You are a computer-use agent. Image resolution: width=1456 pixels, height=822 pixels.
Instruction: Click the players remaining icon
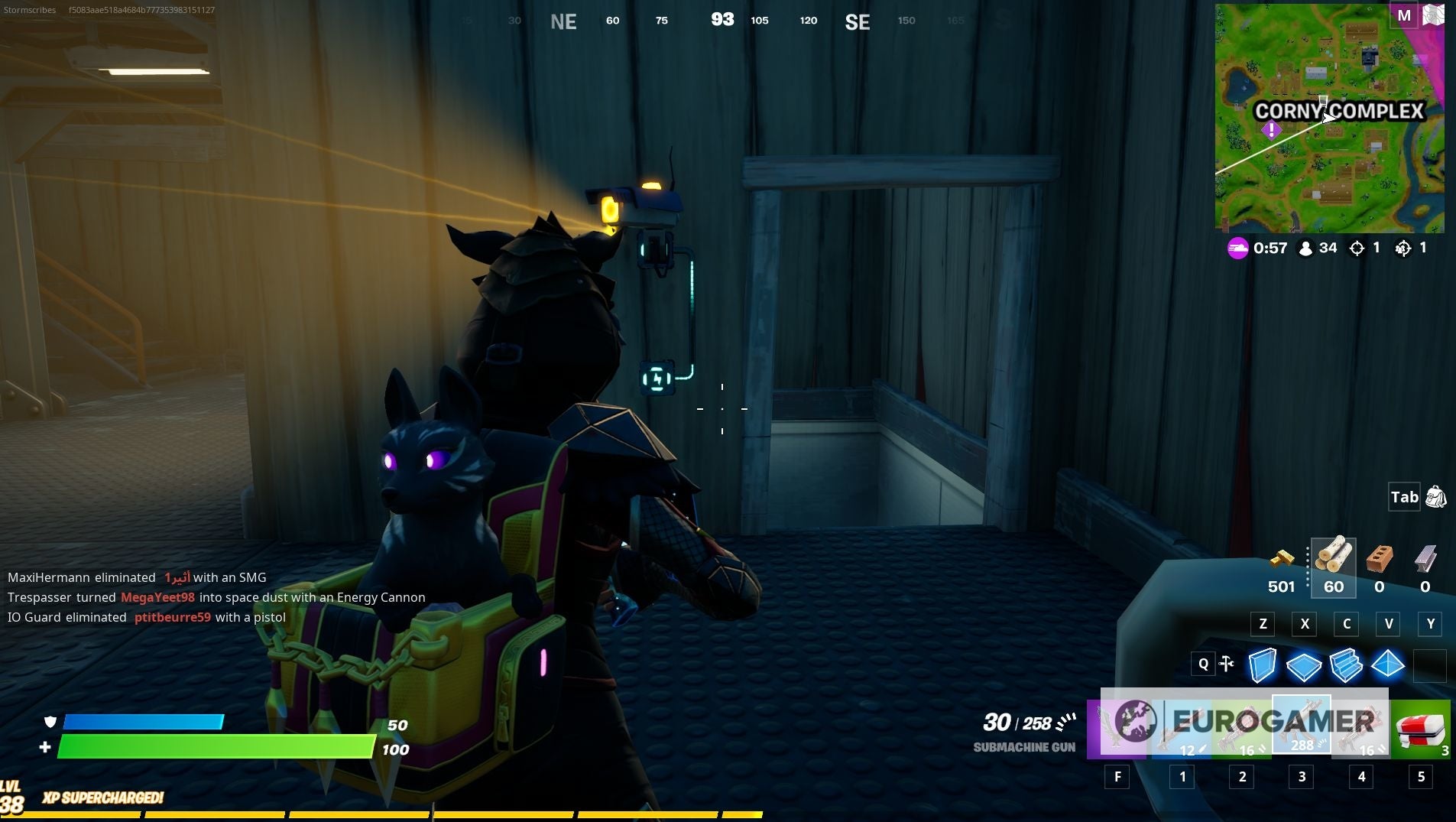click(1305, 247)
